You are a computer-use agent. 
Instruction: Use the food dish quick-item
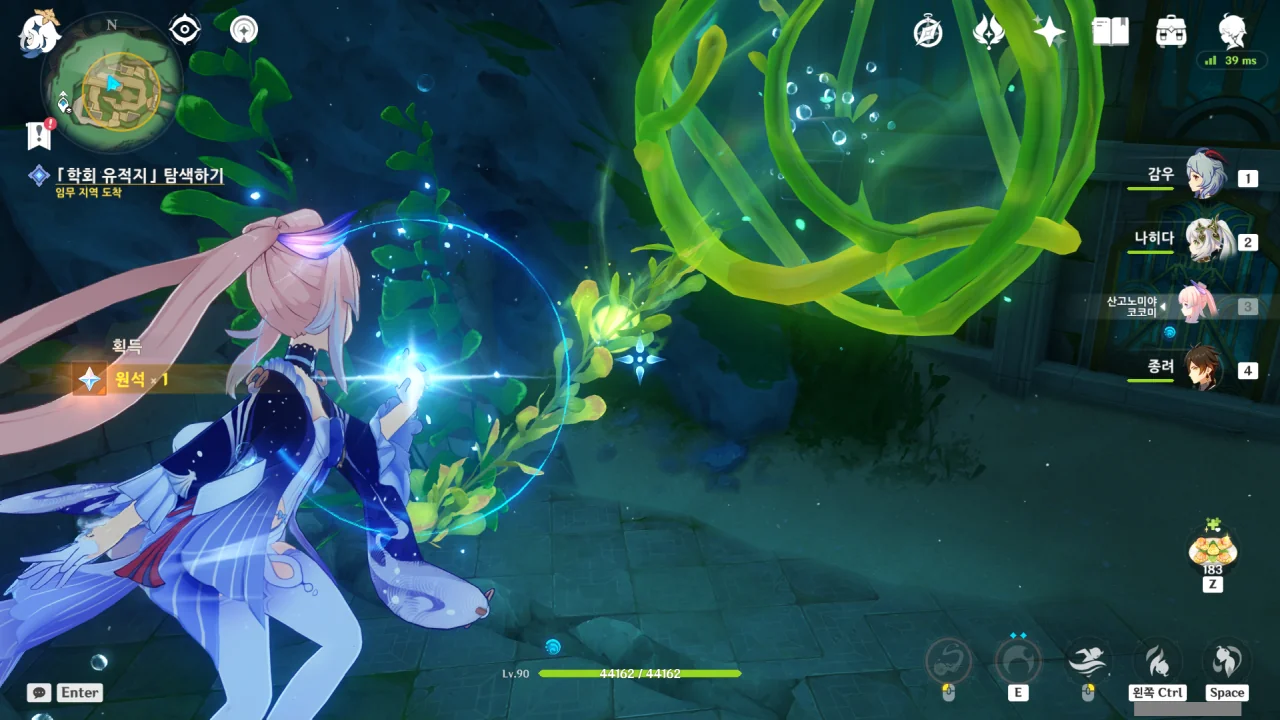(x=1212, y=548)
